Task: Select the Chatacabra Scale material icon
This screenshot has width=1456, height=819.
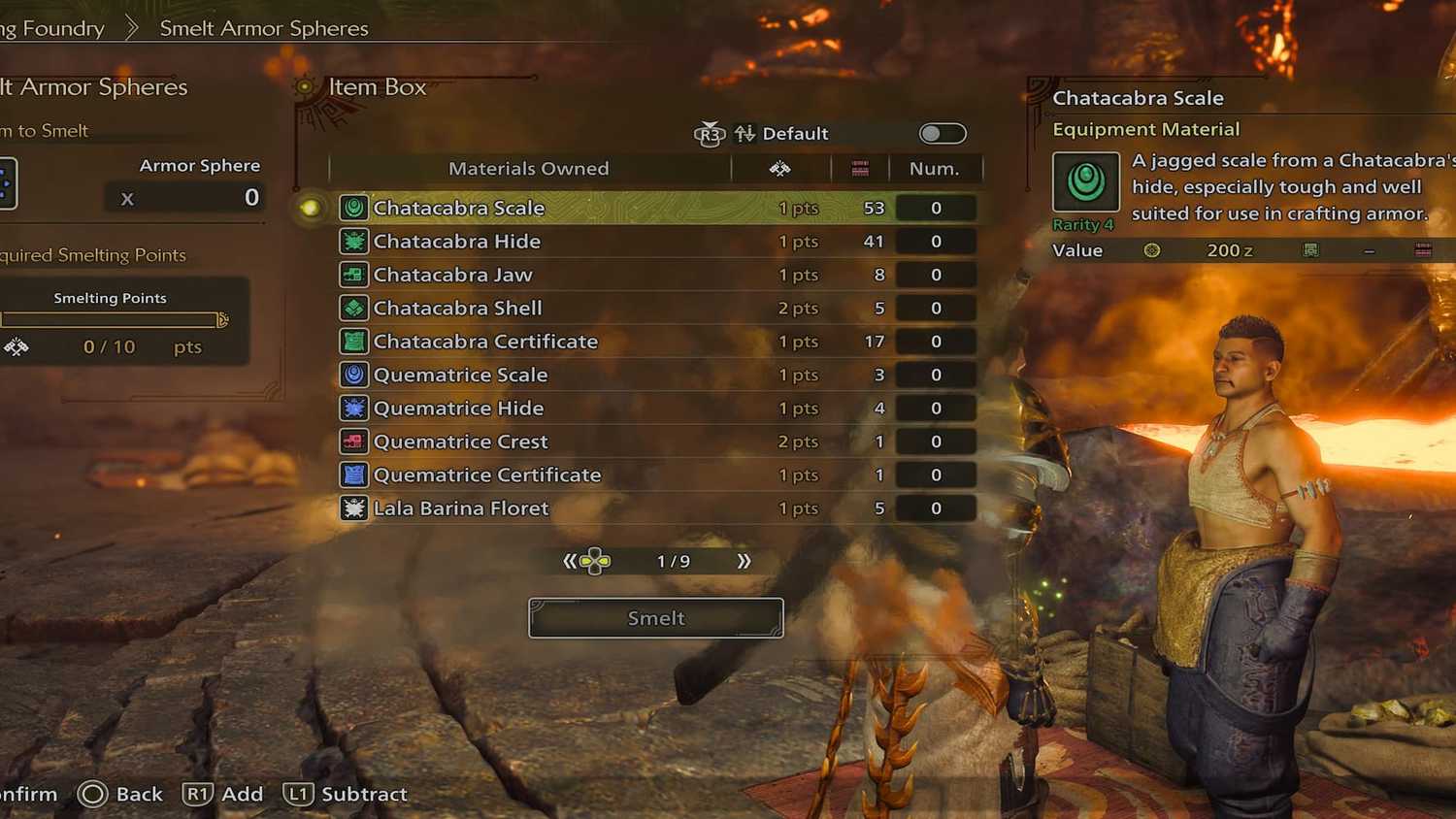Action: [353, 207]
